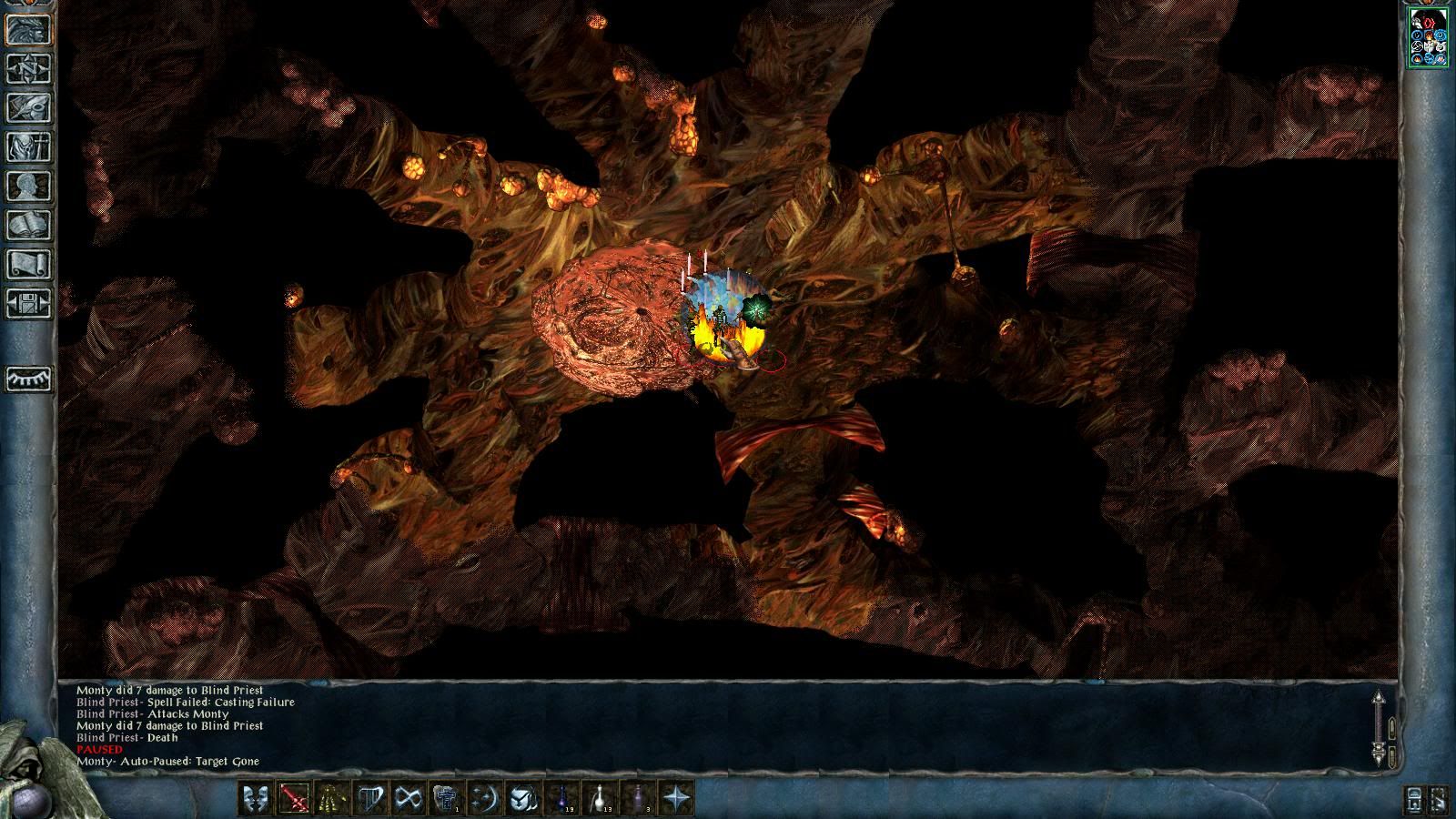The image size is (1456, 819).
Task: Use the infinity symbol ability
Action: tap(409, 799)
